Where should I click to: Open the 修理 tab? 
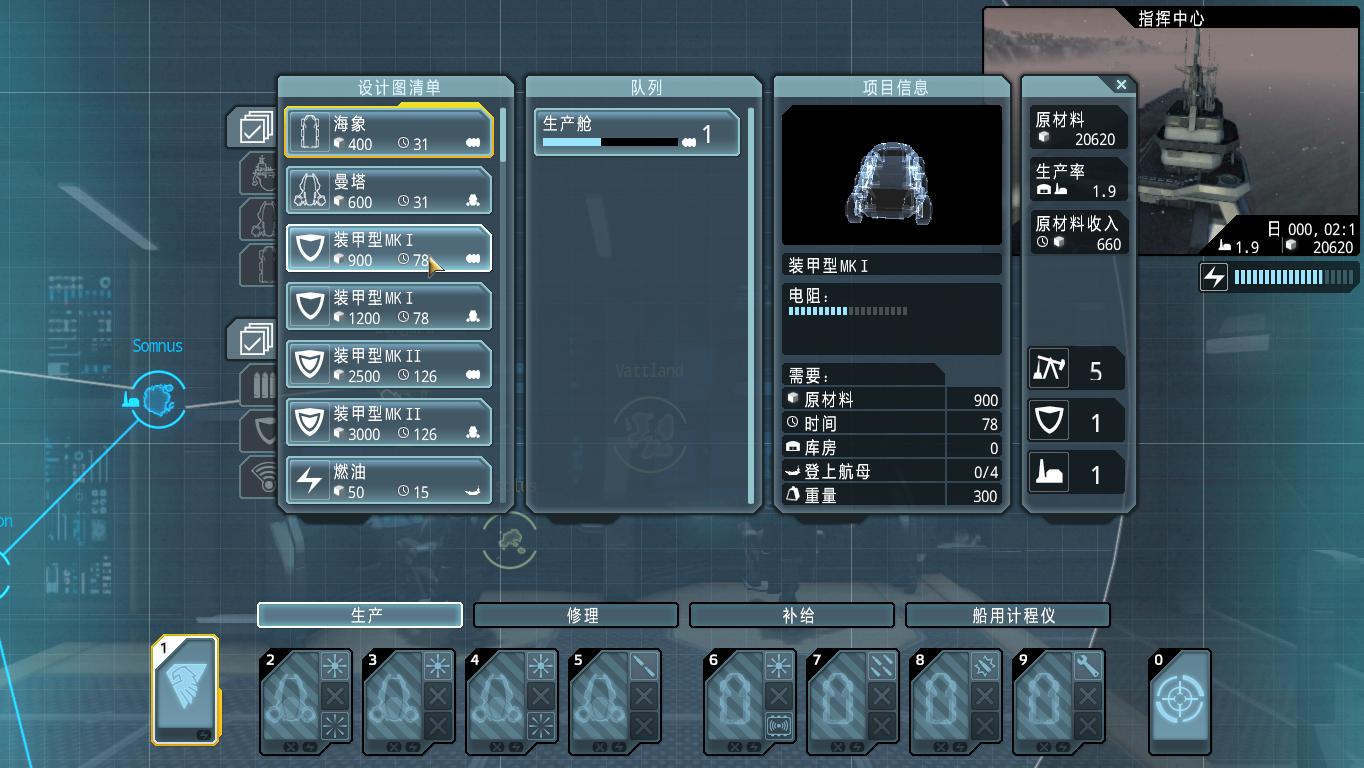click(576, 615)
